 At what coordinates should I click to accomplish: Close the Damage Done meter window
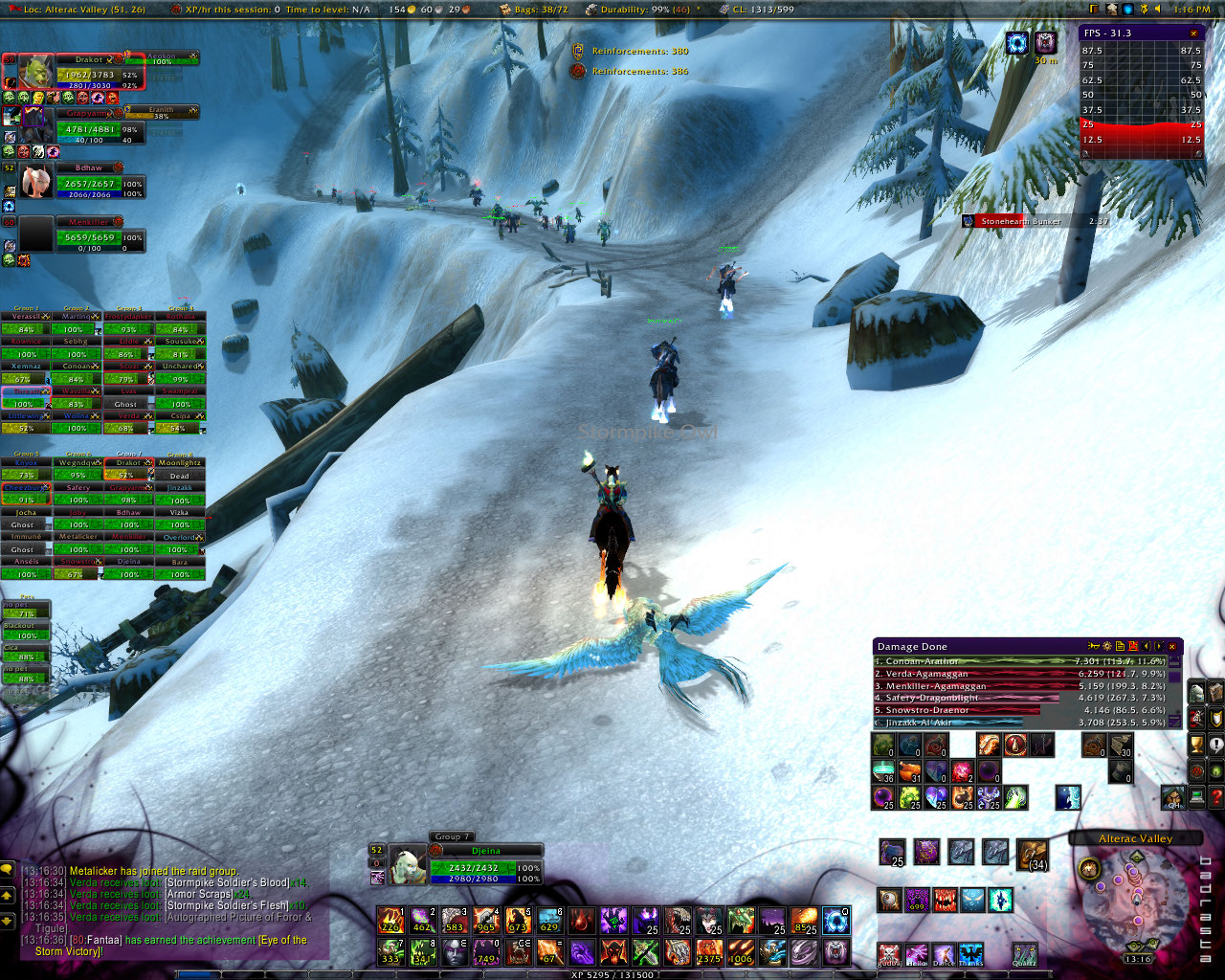point(1172,647)
